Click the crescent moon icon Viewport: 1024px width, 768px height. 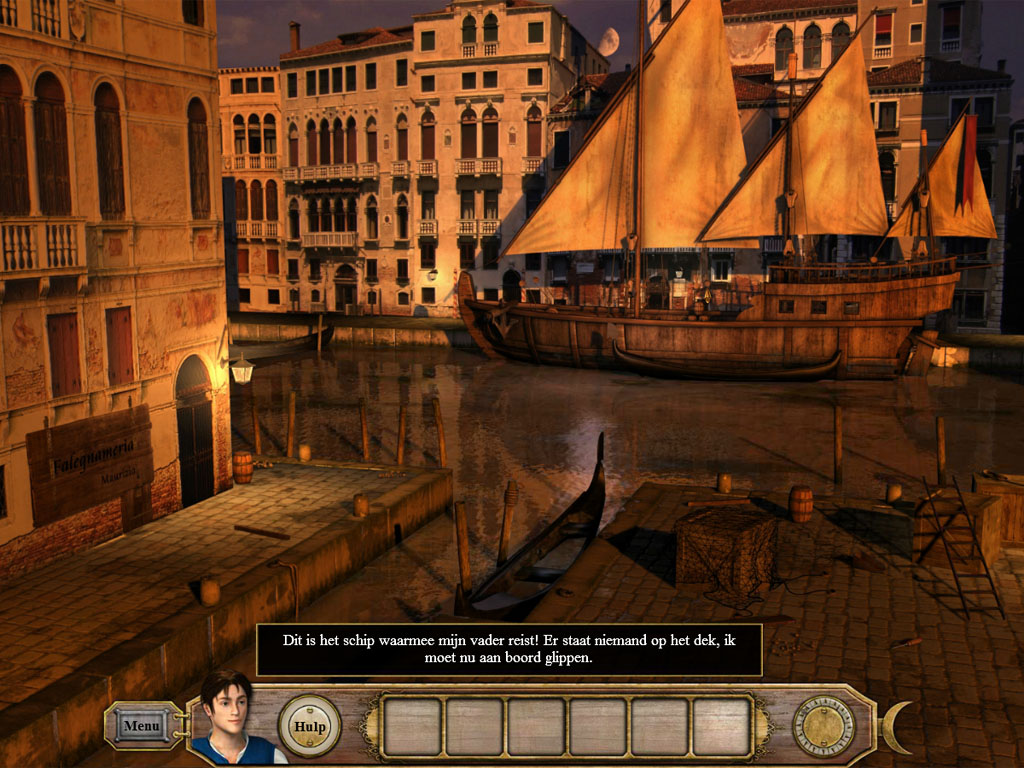(898, 727)
